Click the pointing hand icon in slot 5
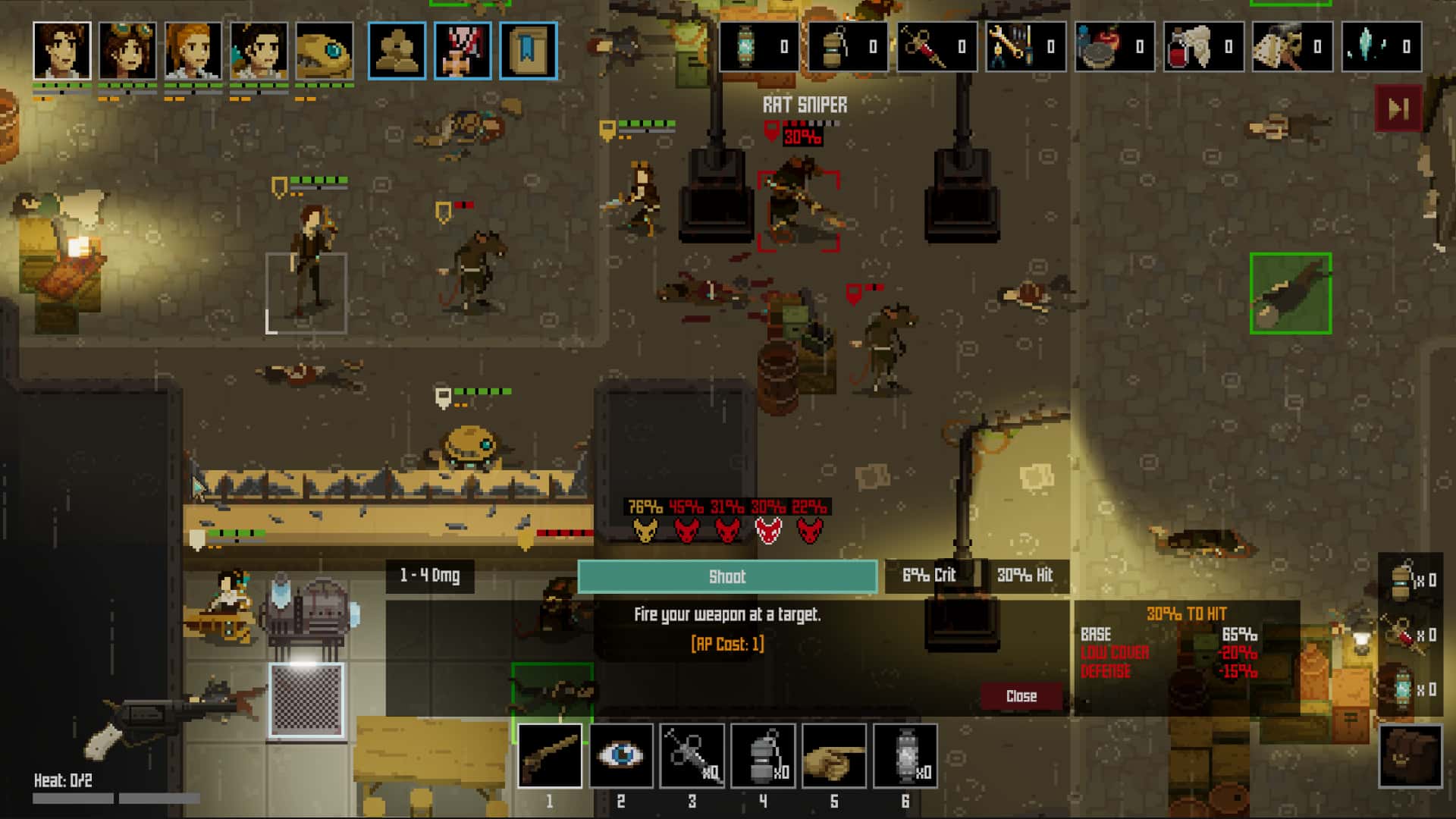 pyautogui.click(x=834, y=756)
